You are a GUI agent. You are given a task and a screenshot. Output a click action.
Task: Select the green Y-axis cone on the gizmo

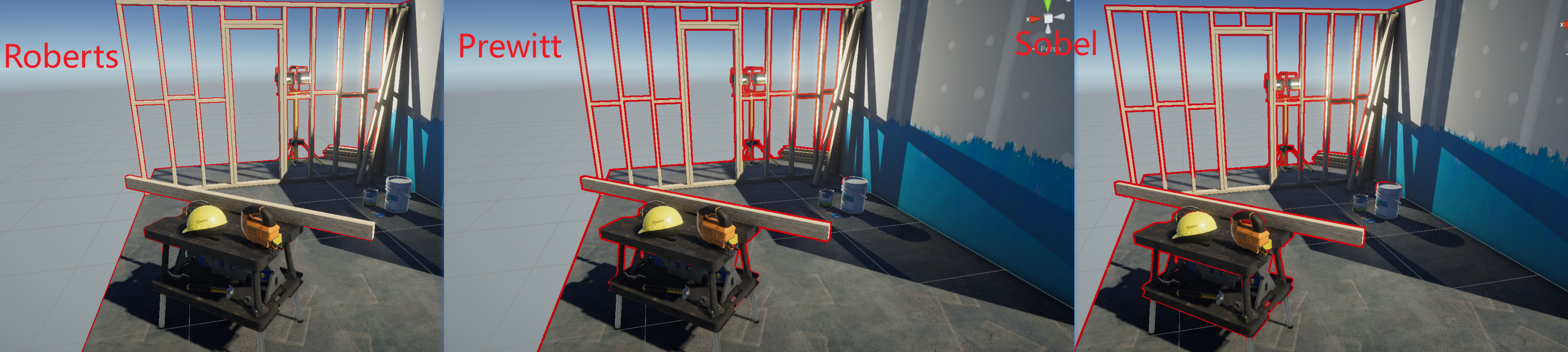(x=1047, y=6)
